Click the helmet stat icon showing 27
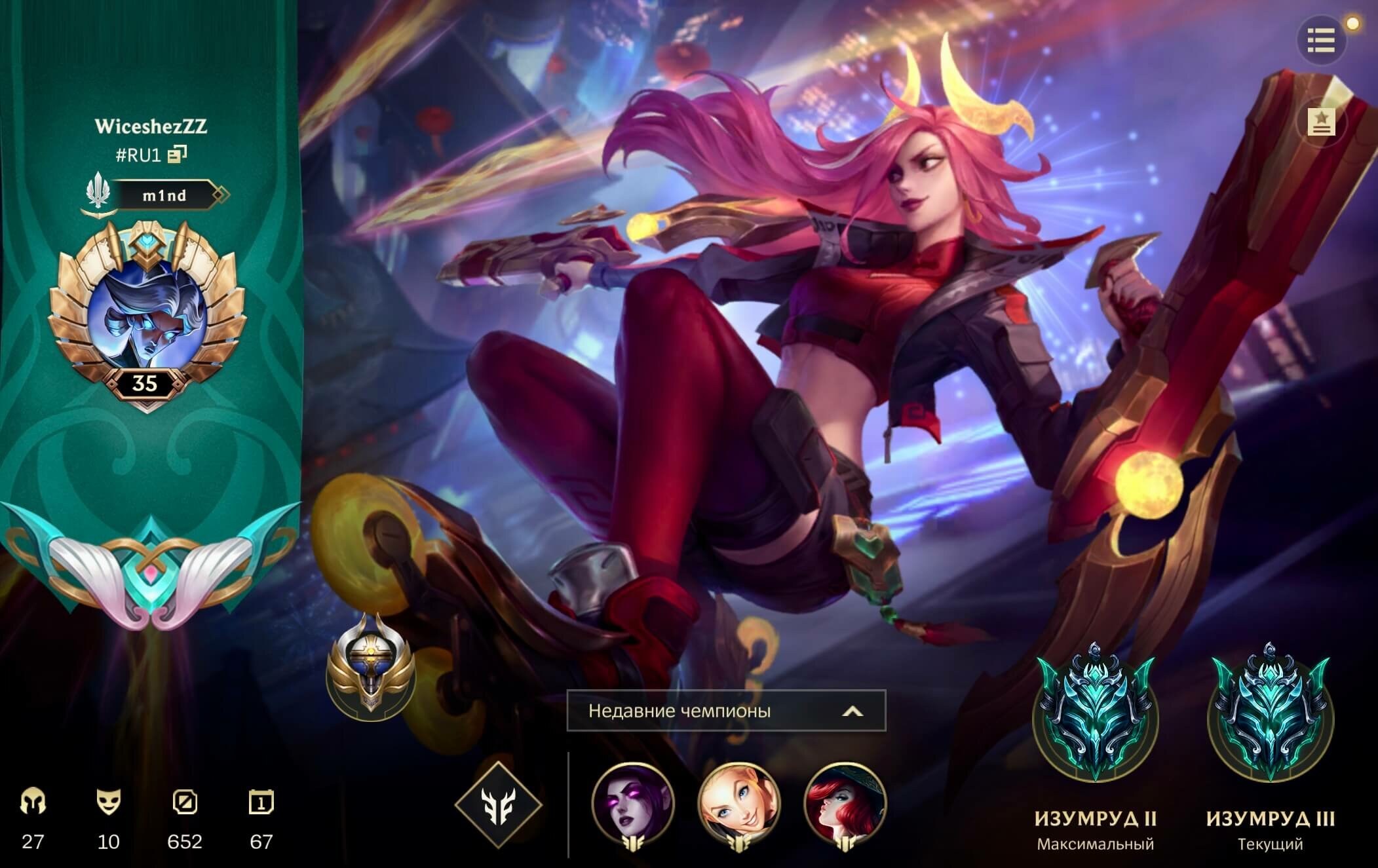This screenshot has height=868, width=1378. [33, 802]
